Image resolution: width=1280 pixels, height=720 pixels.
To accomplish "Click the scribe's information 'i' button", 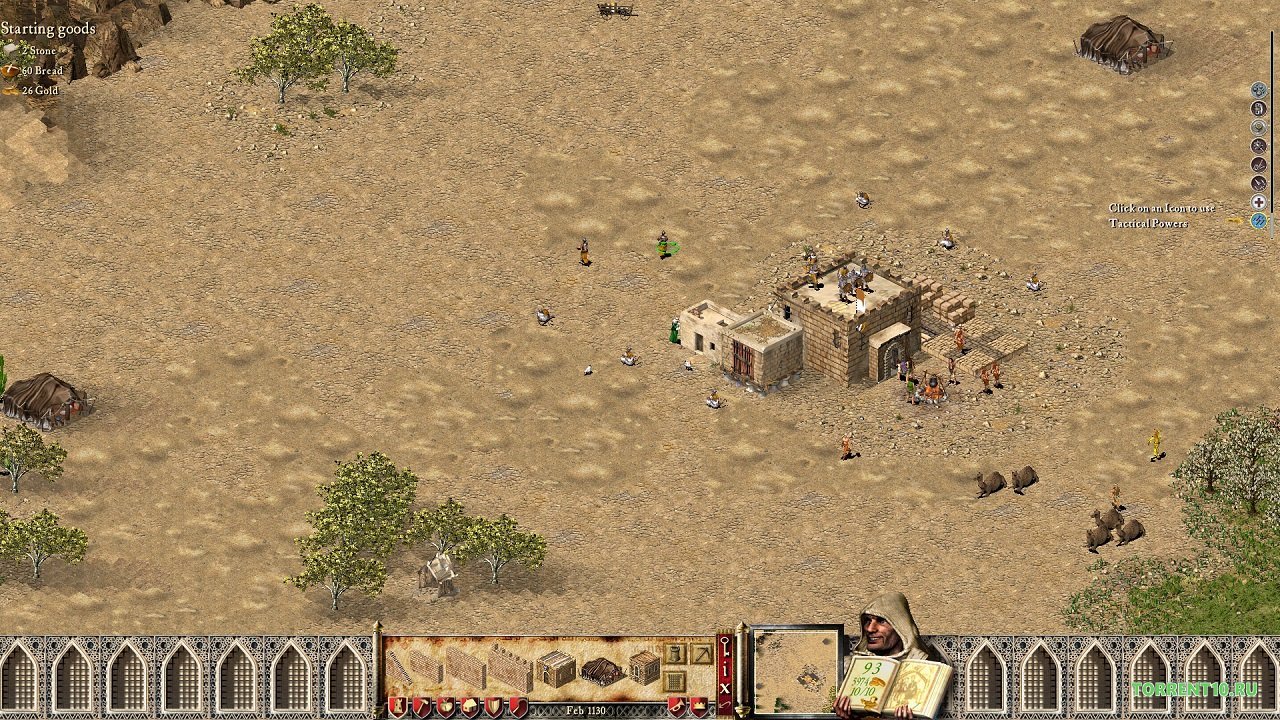I will click(x=725, y=669).
